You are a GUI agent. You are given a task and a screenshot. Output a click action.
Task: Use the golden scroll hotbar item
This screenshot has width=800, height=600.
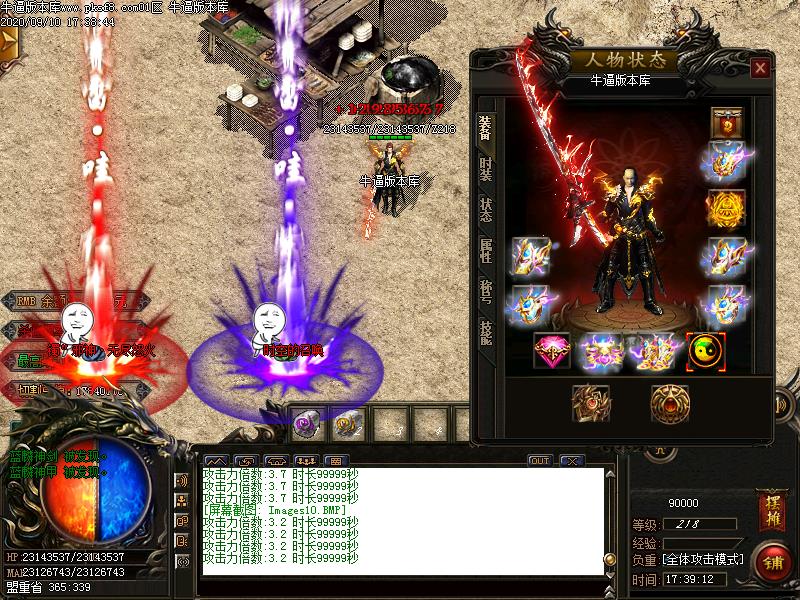(347, 424)
